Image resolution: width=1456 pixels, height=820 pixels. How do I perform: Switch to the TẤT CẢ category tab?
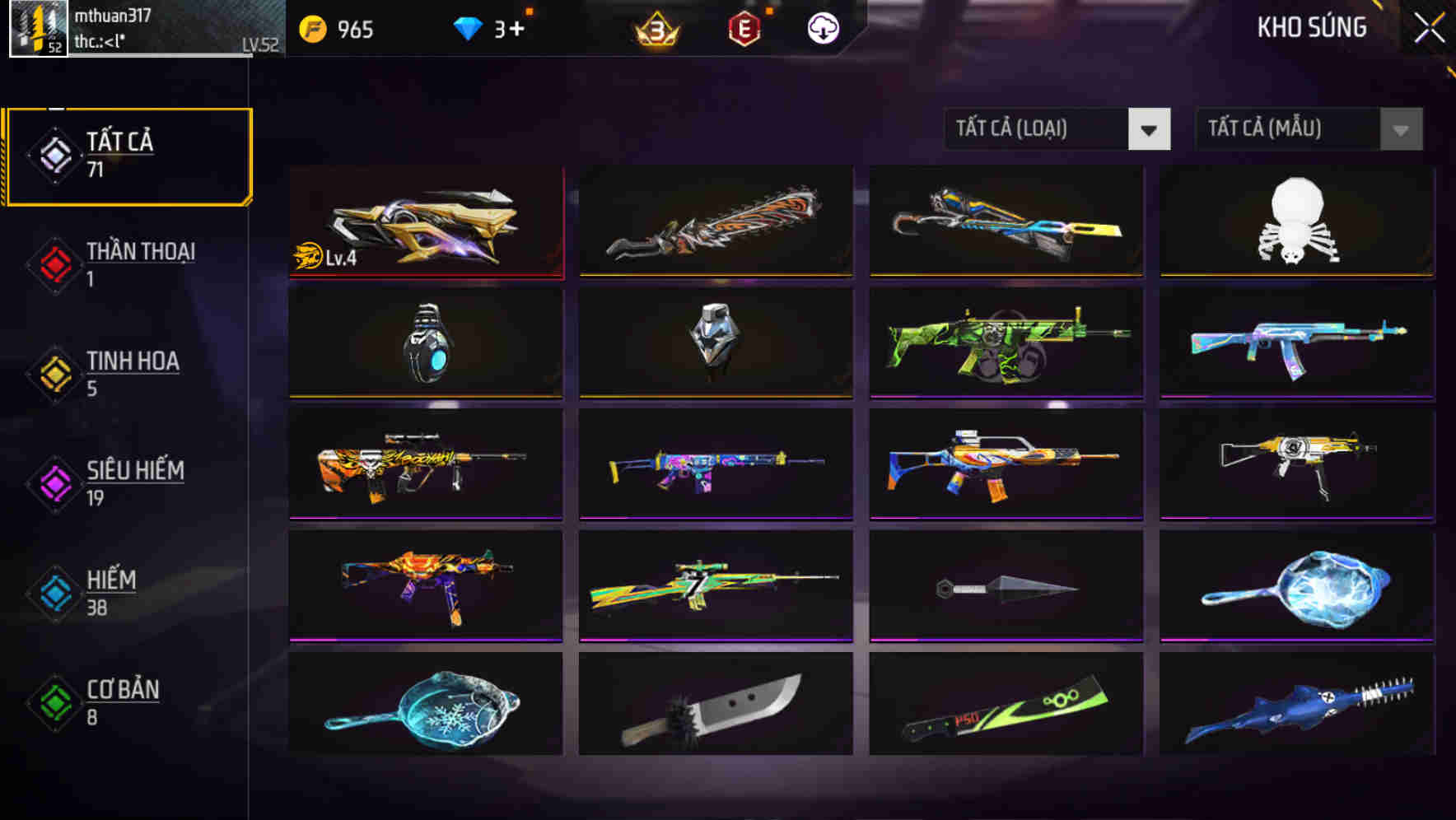128,153
